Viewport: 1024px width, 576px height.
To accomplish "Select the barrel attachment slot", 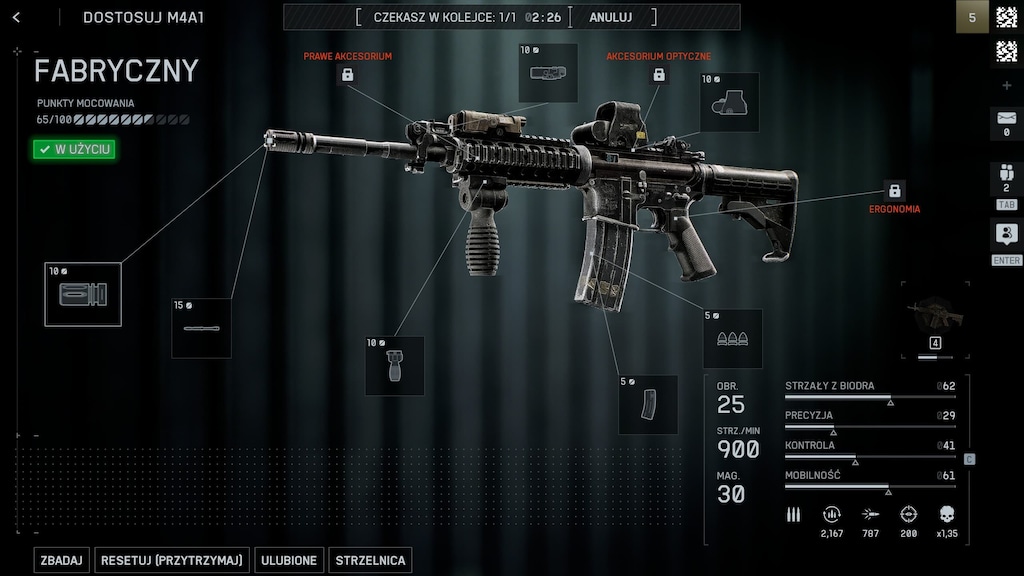I will (x=201, y=328).
